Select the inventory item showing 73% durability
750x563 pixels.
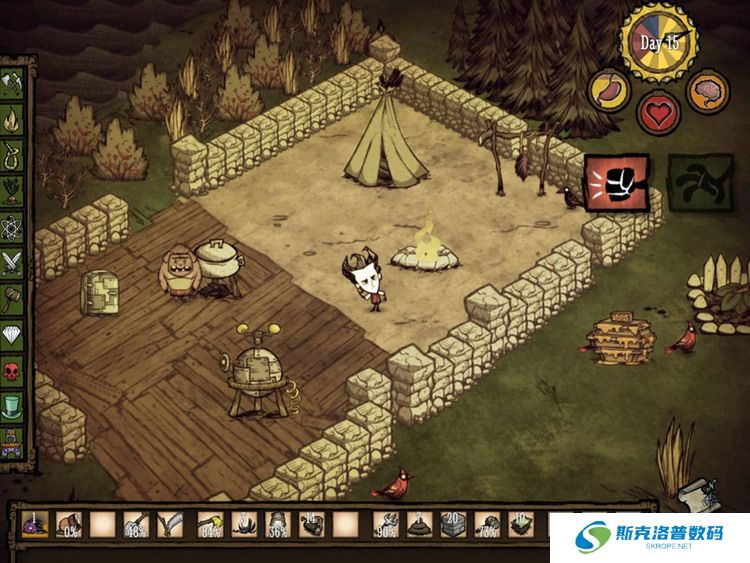coord(487,523)
